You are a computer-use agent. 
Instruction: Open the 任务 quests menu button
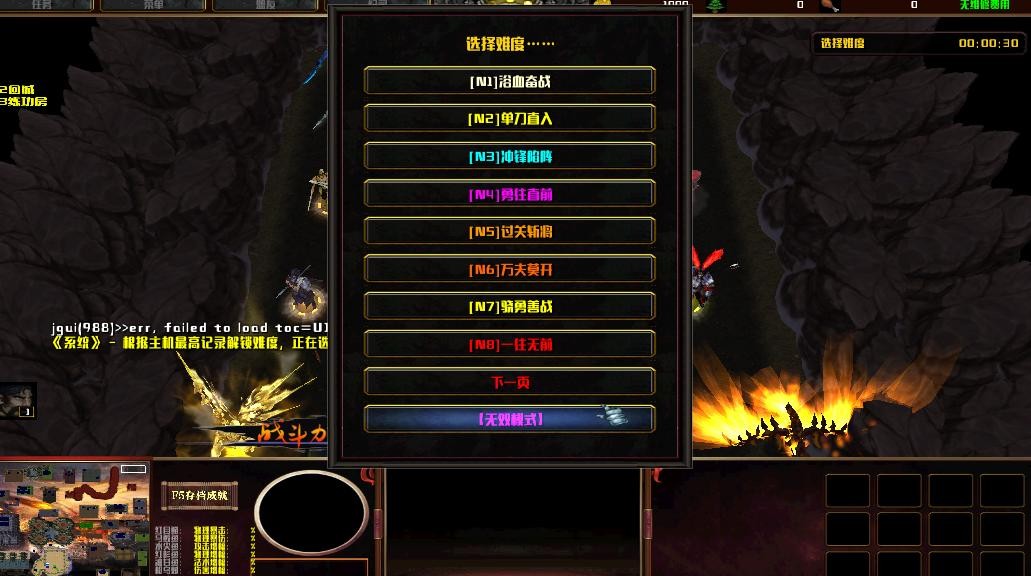42,5
